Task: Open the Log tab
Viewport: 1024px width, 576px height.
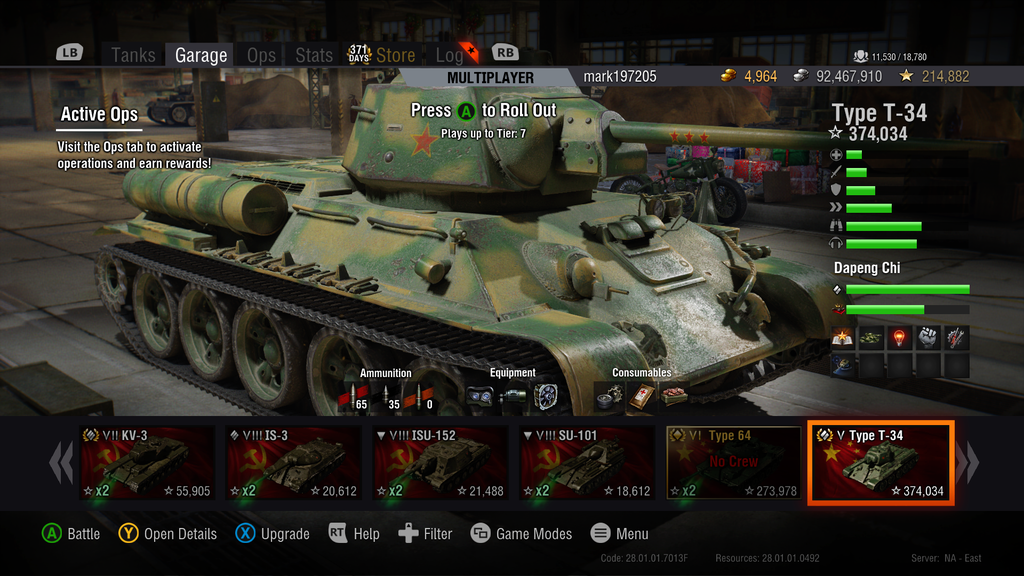Action: click(449, 56)
